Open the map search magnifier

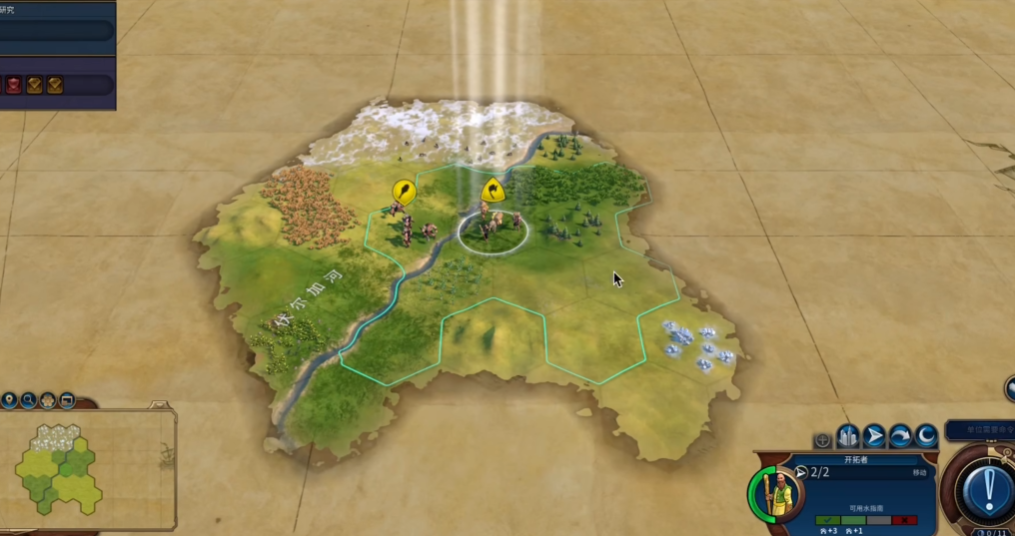(x=28, y=401)
